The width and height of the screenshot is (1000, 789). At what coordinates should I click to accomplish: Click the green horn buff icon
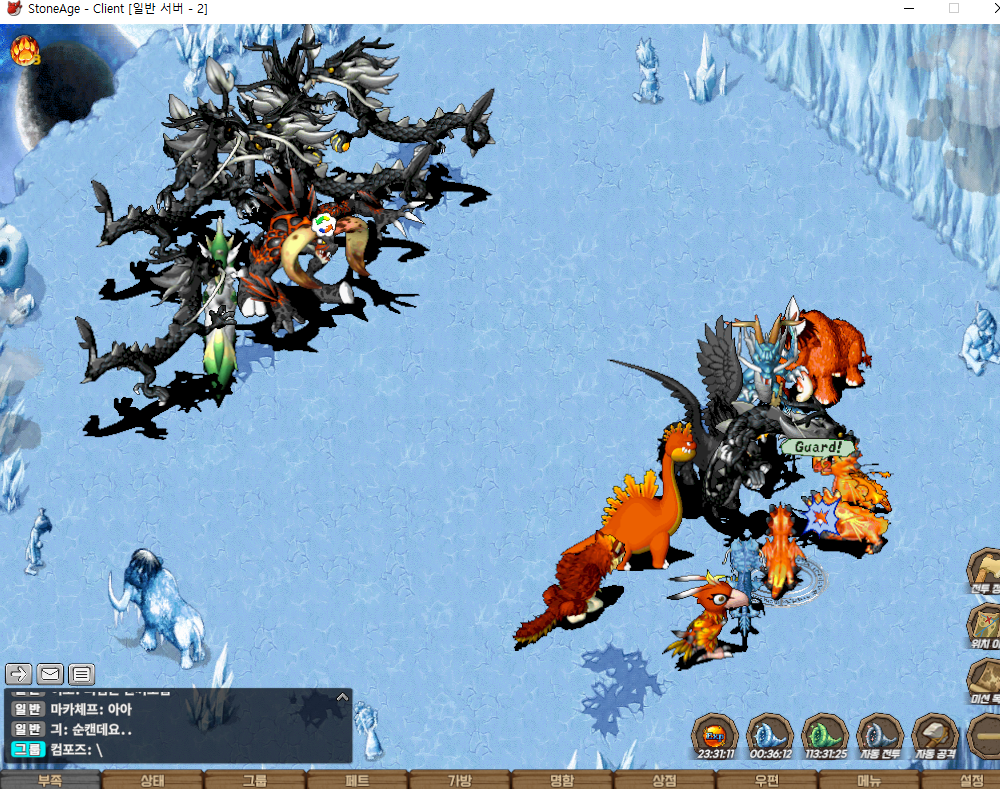825,735
